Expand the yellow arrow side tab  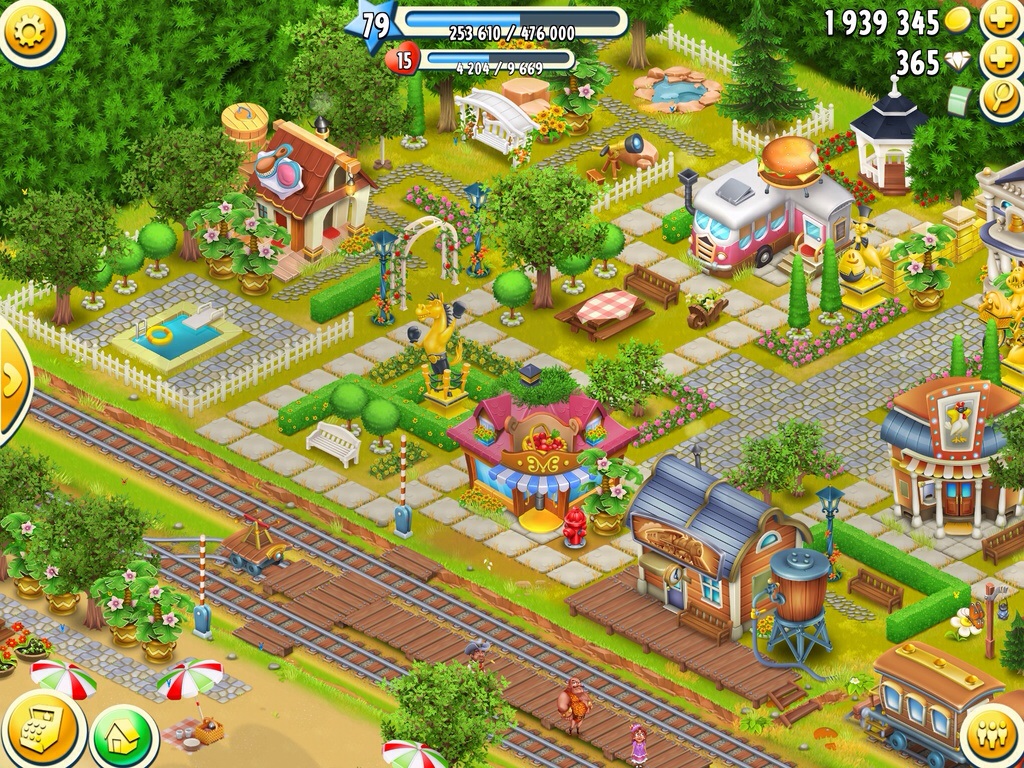click(12, 380)
